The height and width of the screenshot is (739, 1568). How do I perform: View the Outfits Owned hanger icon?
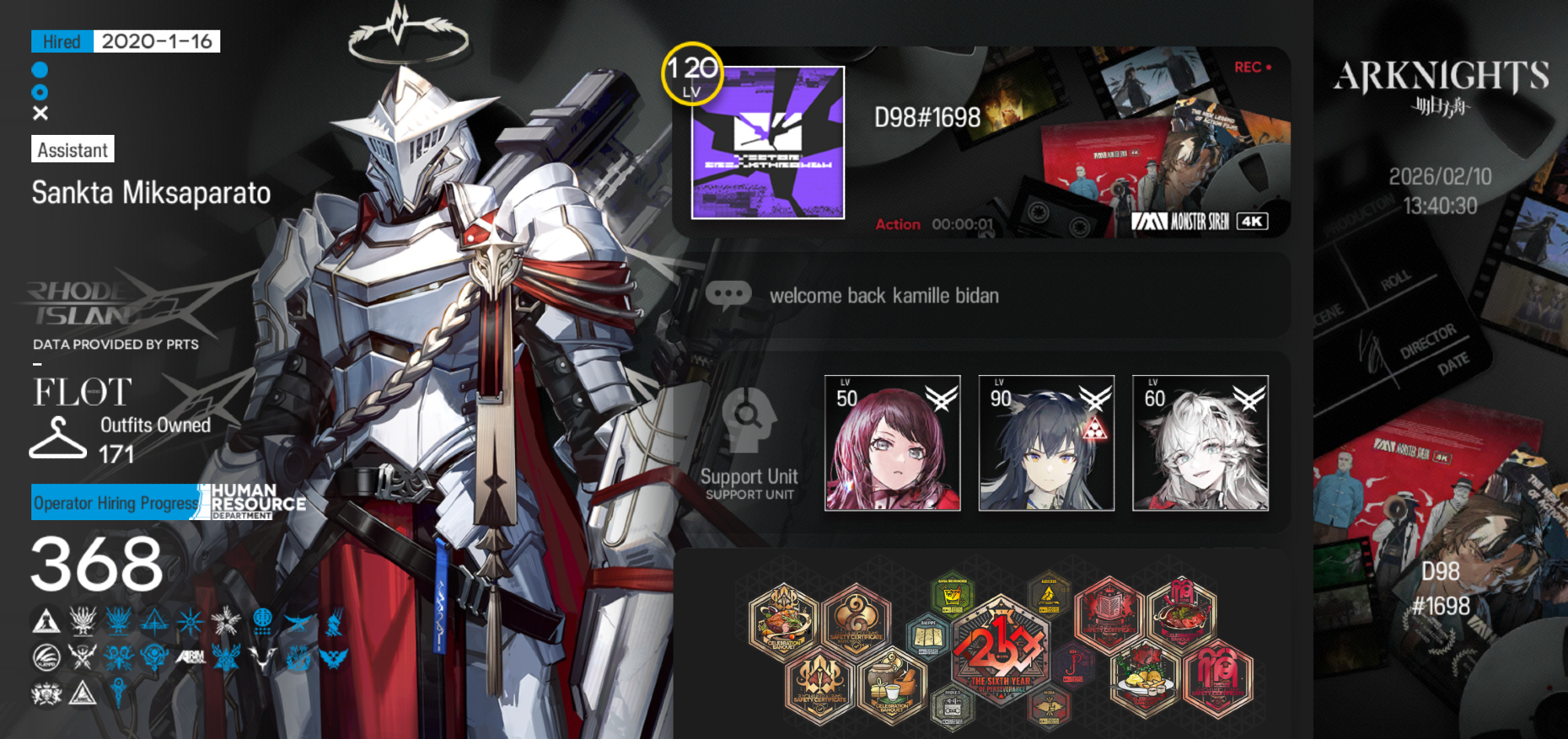(x=57, y=438)
